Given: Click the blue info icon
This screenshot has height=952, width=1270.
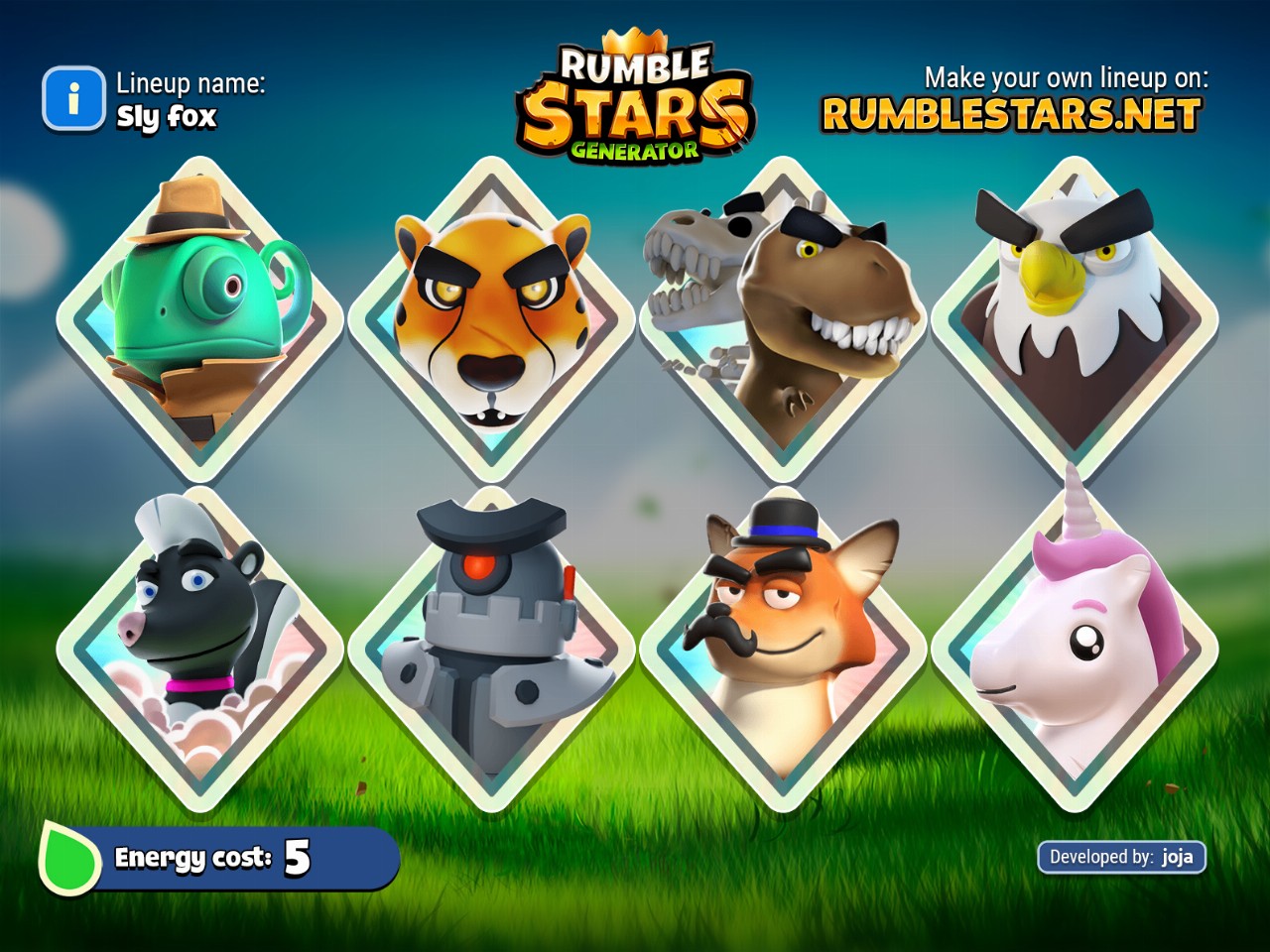Looking at the screenshot, I should 72,99.
